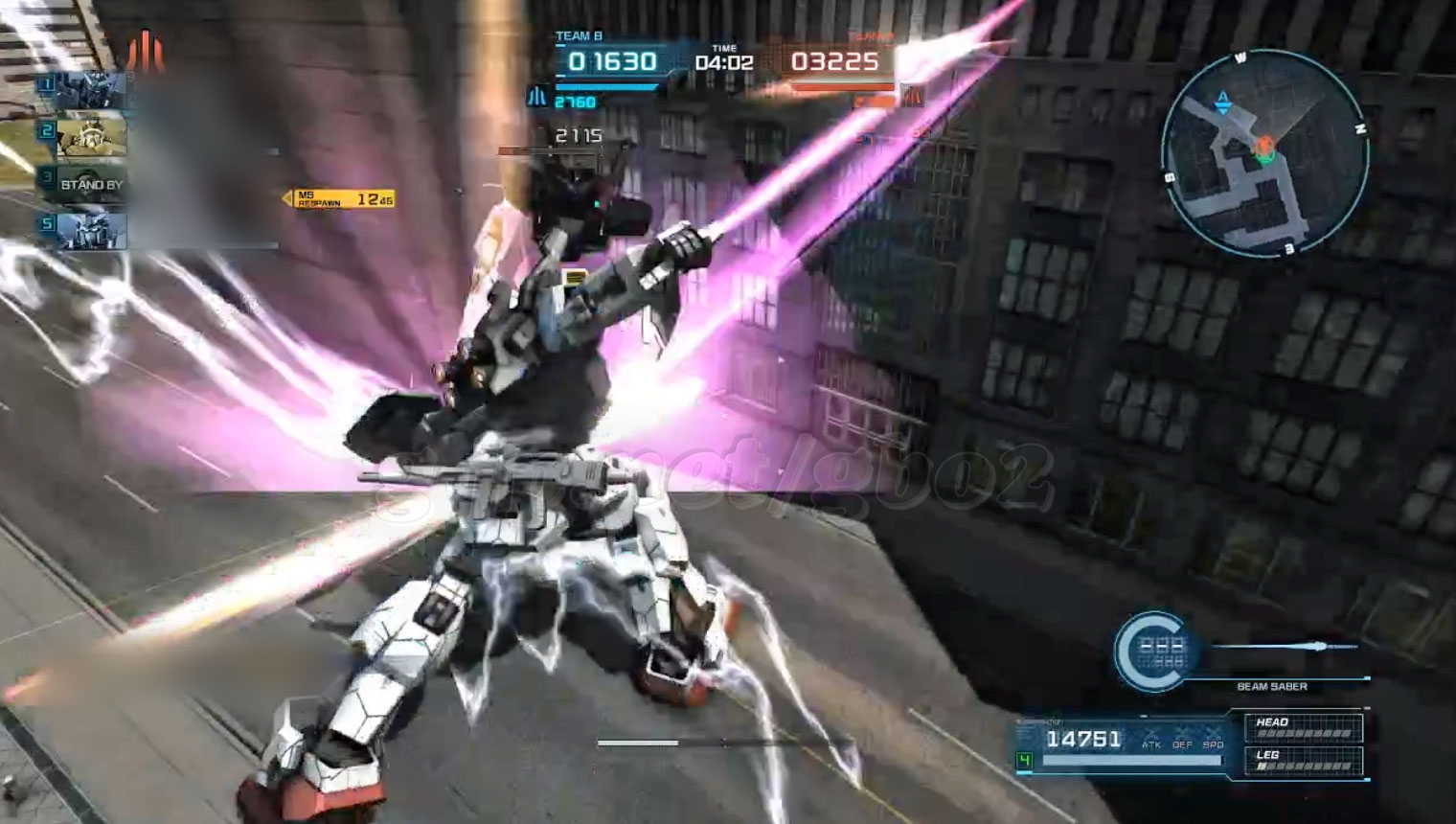Viewport: 1456px width, 824px height.
Task: Select teammate 1's portrait
Action: point(91,90)
